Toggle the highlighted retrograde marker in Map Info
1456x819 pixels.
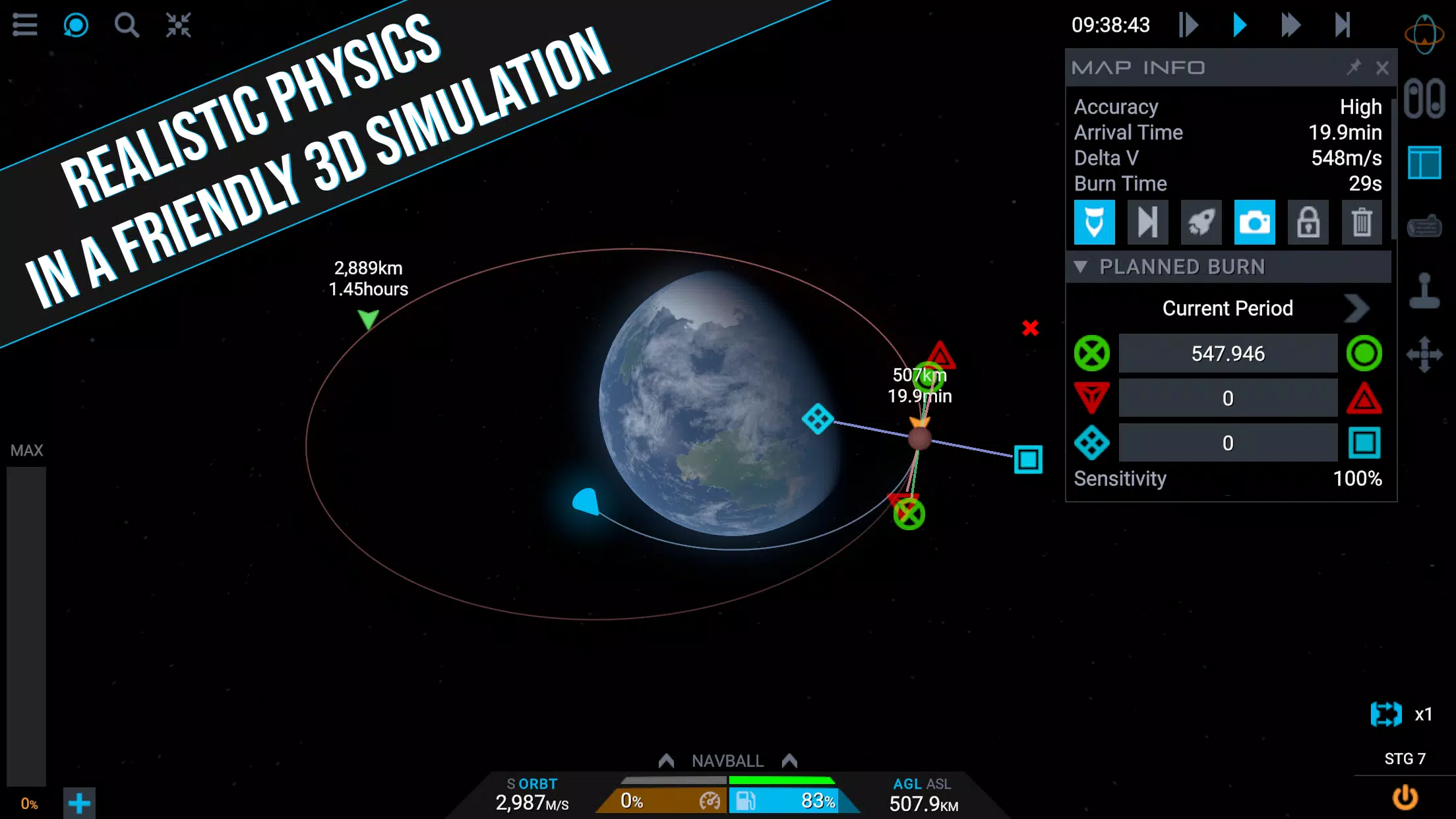click(1095, 222)
